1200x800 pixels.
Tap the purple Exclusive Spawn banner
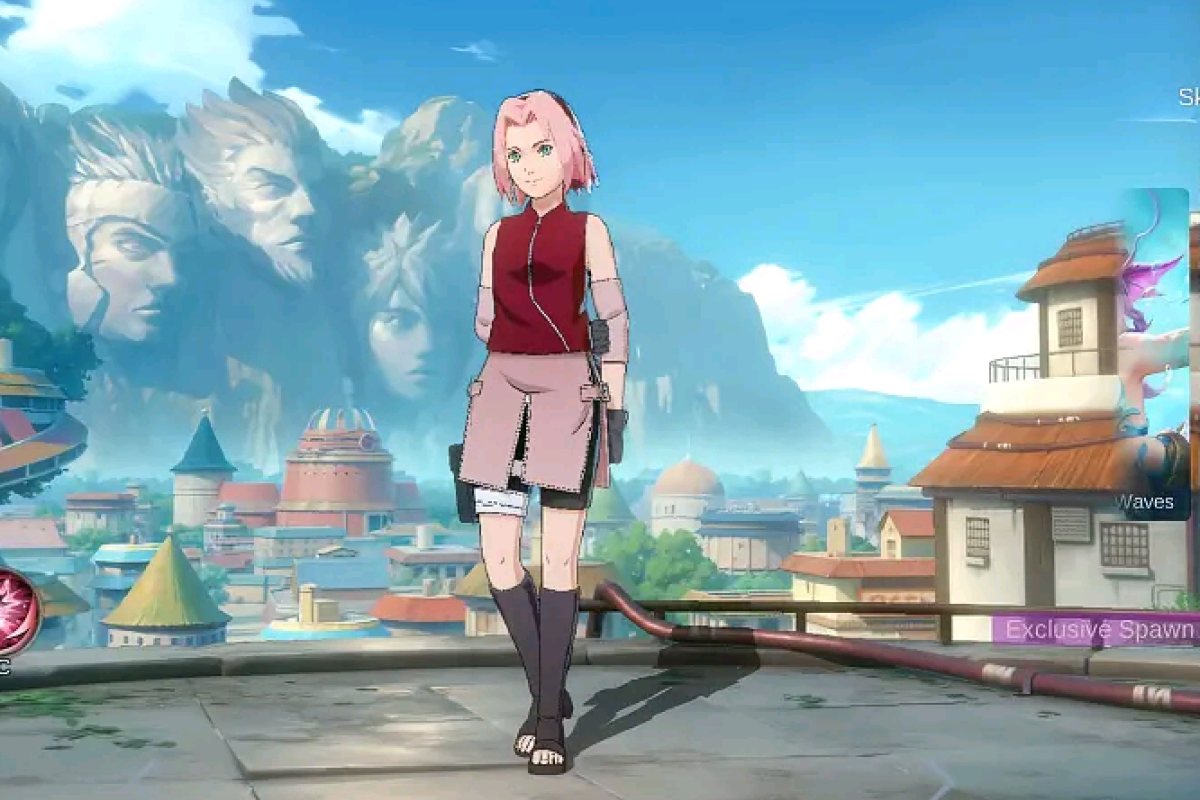tap(1098, 630)
